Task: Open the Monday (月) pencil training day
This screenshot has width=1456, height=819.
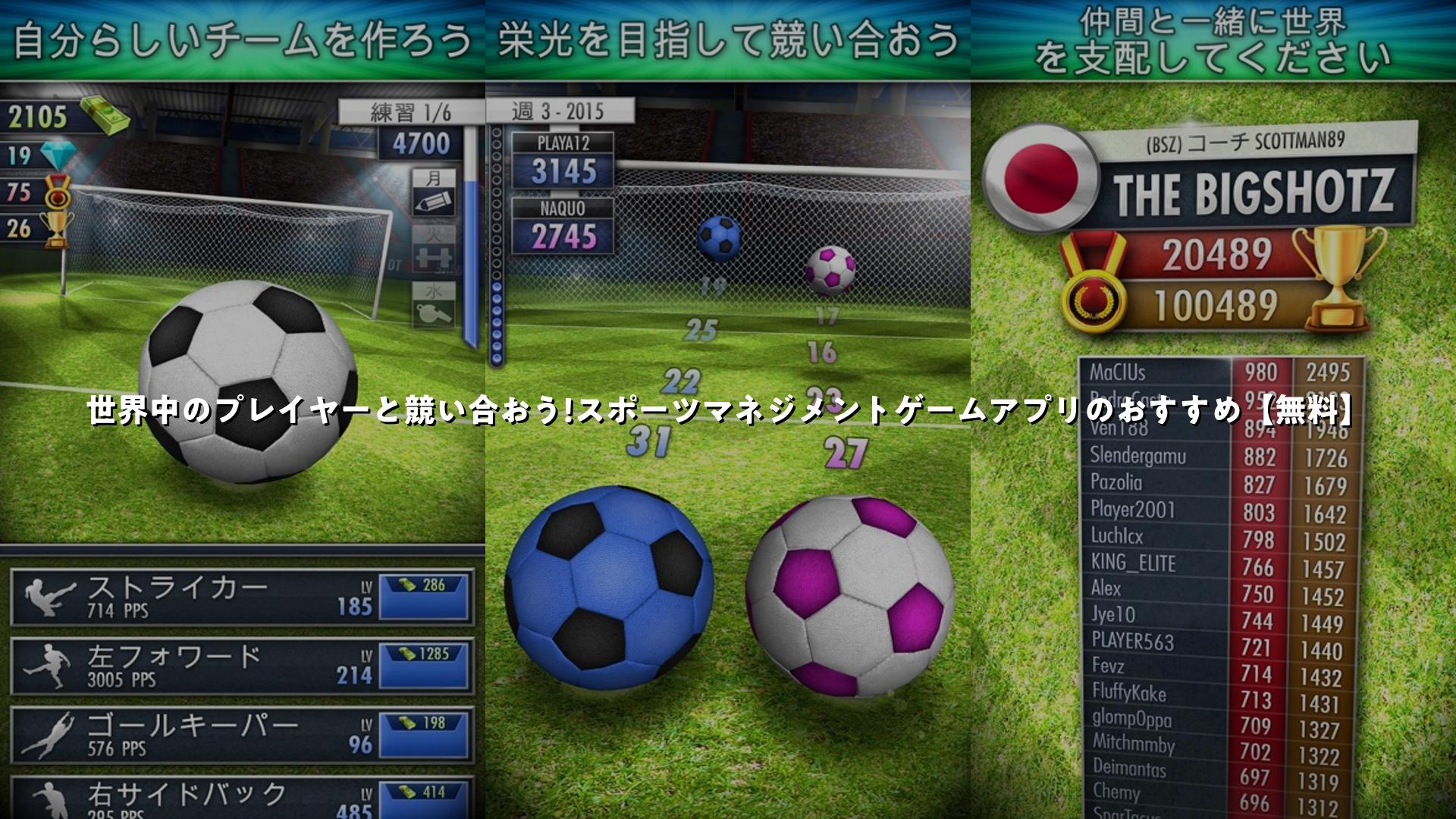Action: click(434, 193)
